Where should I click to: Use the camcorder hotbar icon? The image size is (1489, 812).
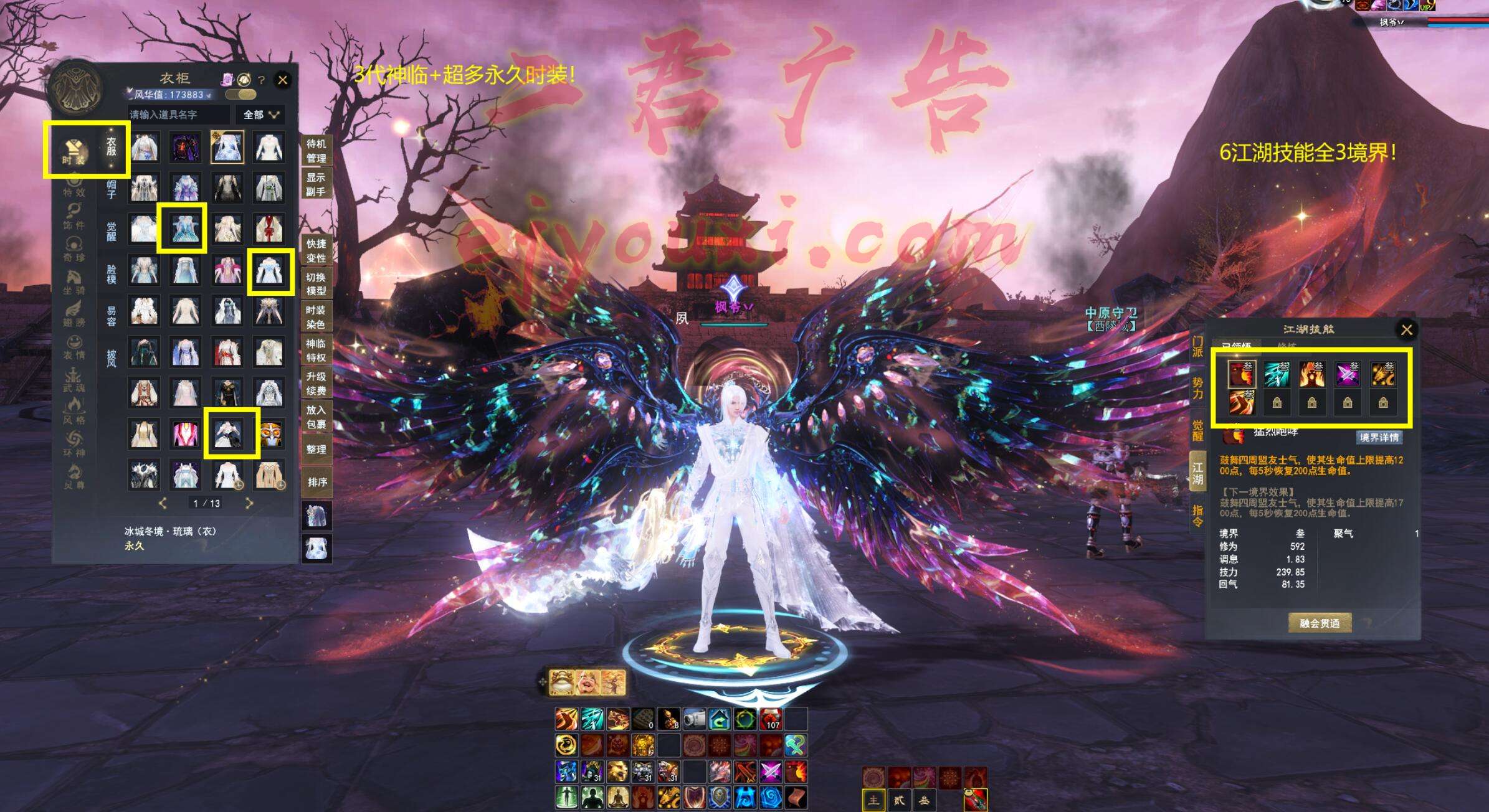pos(693,719)
